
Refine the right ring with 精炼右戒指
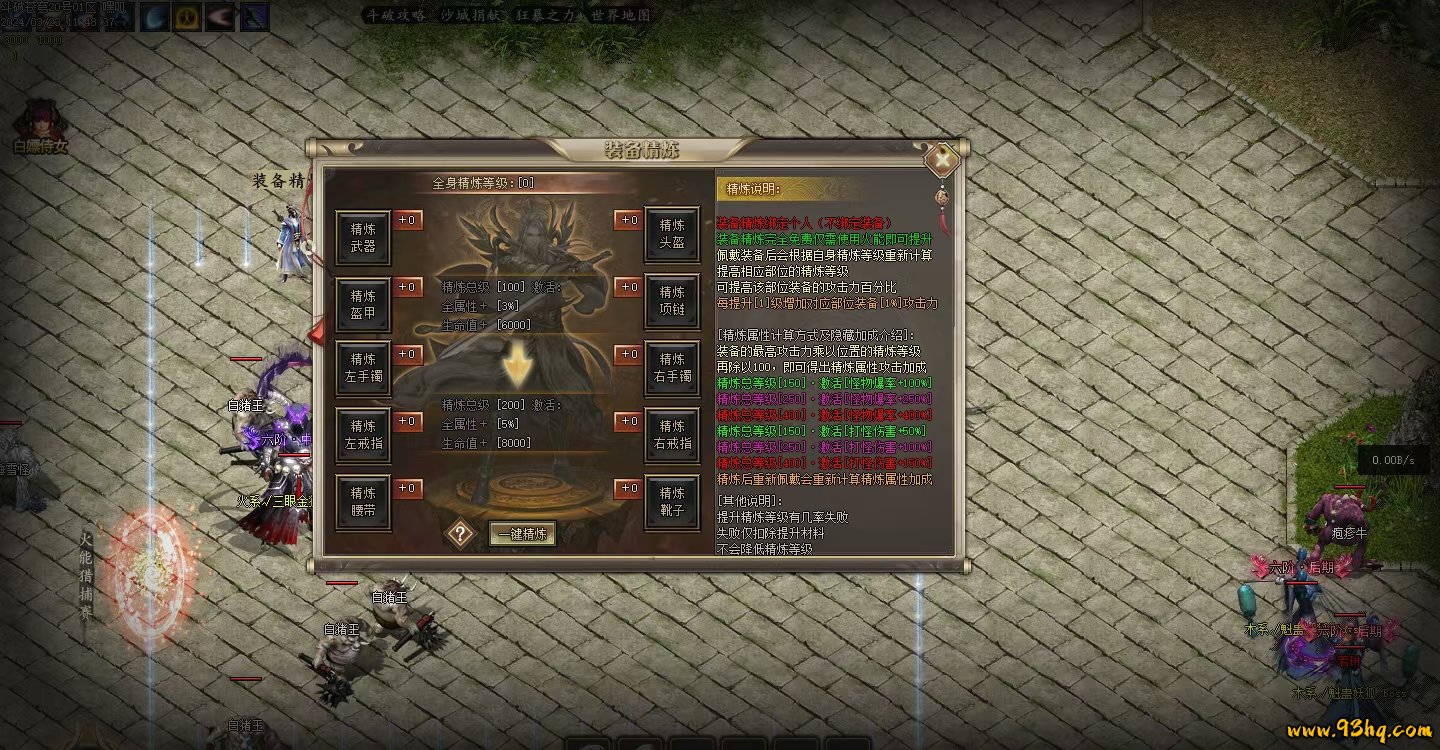click(x=672, y=435)
